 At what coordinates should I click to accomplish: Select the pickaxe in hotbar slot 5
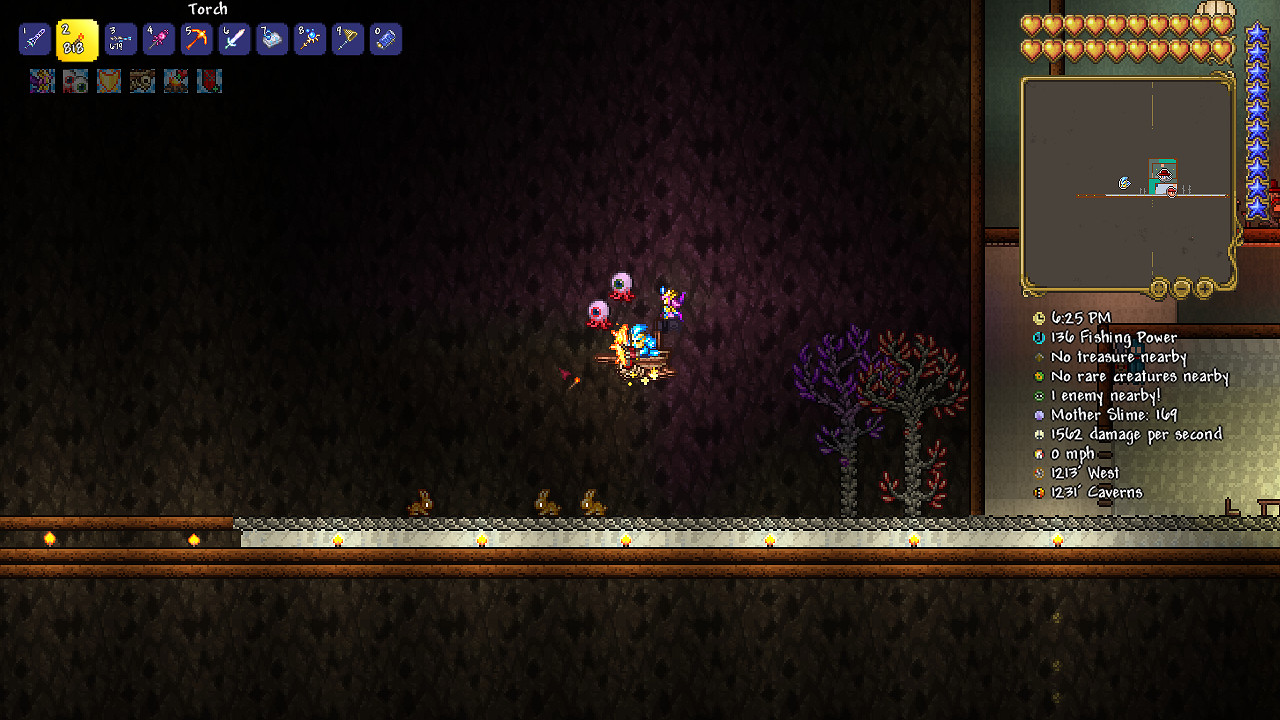(x=195, y=40)
